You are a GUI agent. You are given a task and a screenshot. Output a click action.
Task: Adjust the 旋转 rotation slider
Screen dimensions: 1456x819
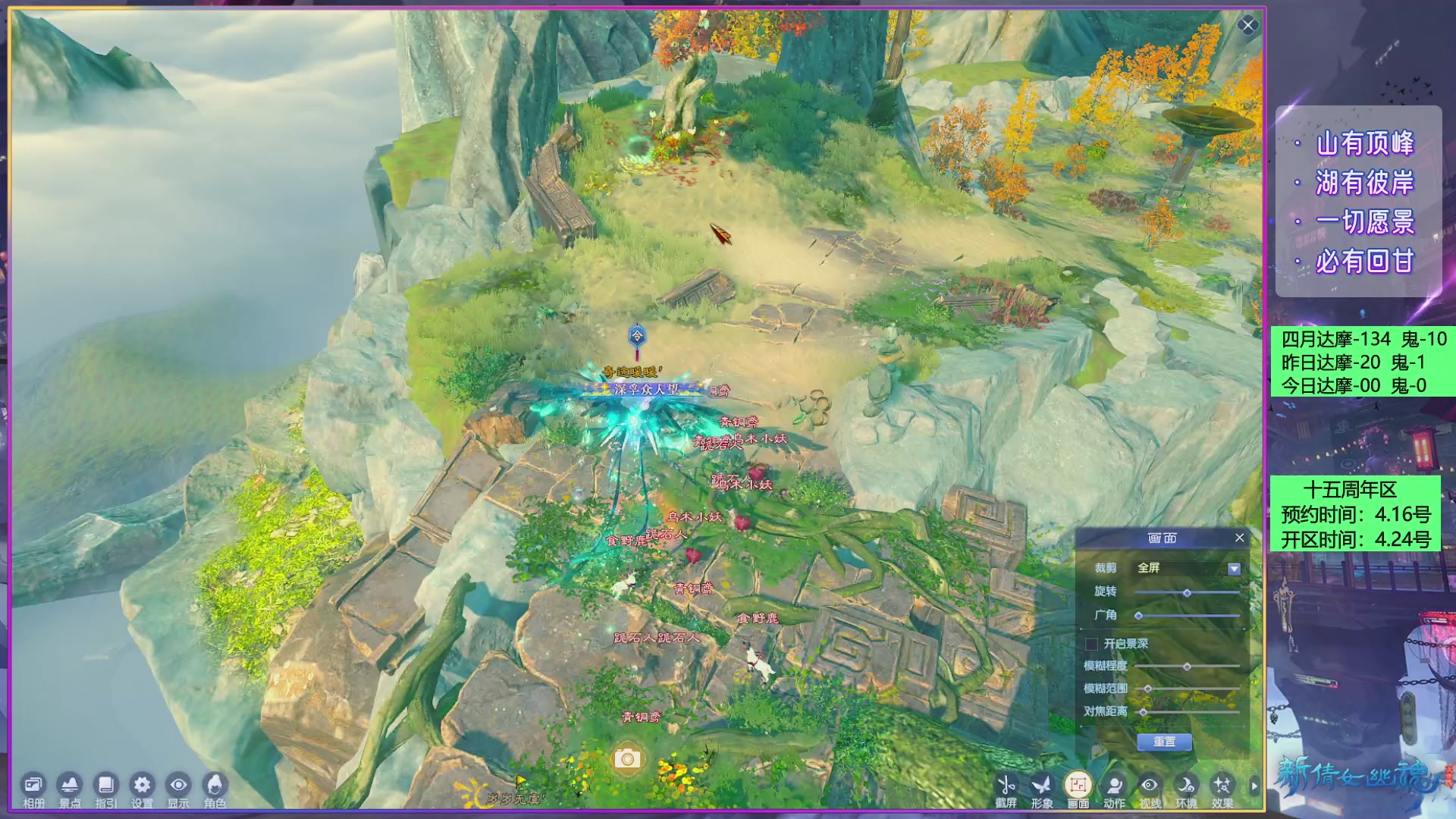1187,593
